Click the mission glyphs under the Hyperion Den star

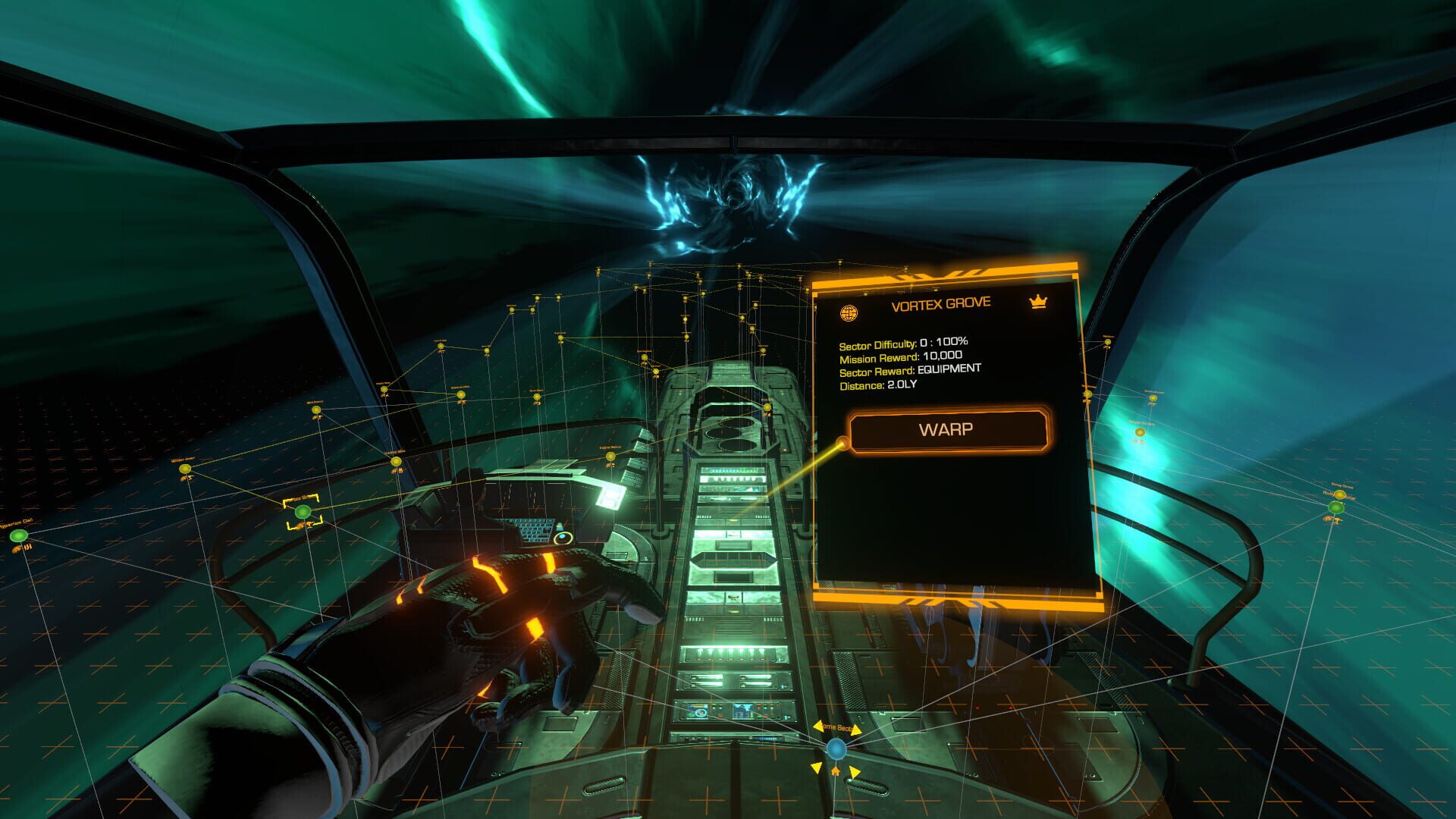point(23,548)
